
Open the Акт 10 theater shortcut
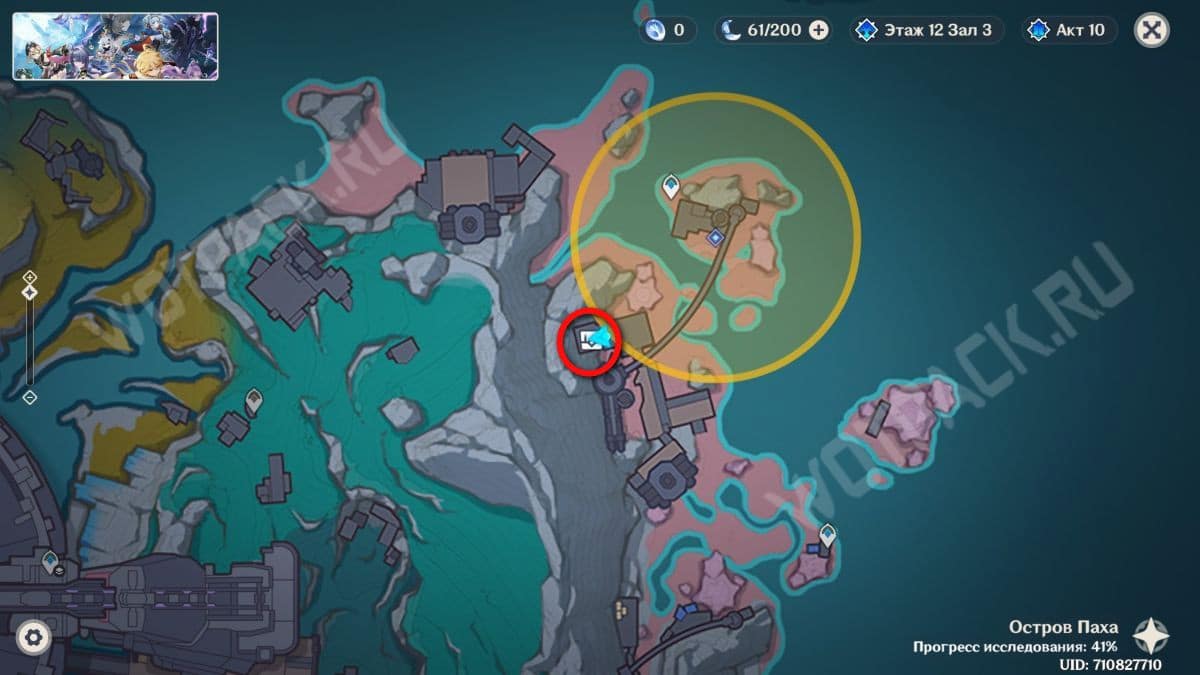(x=1068, y=30)
